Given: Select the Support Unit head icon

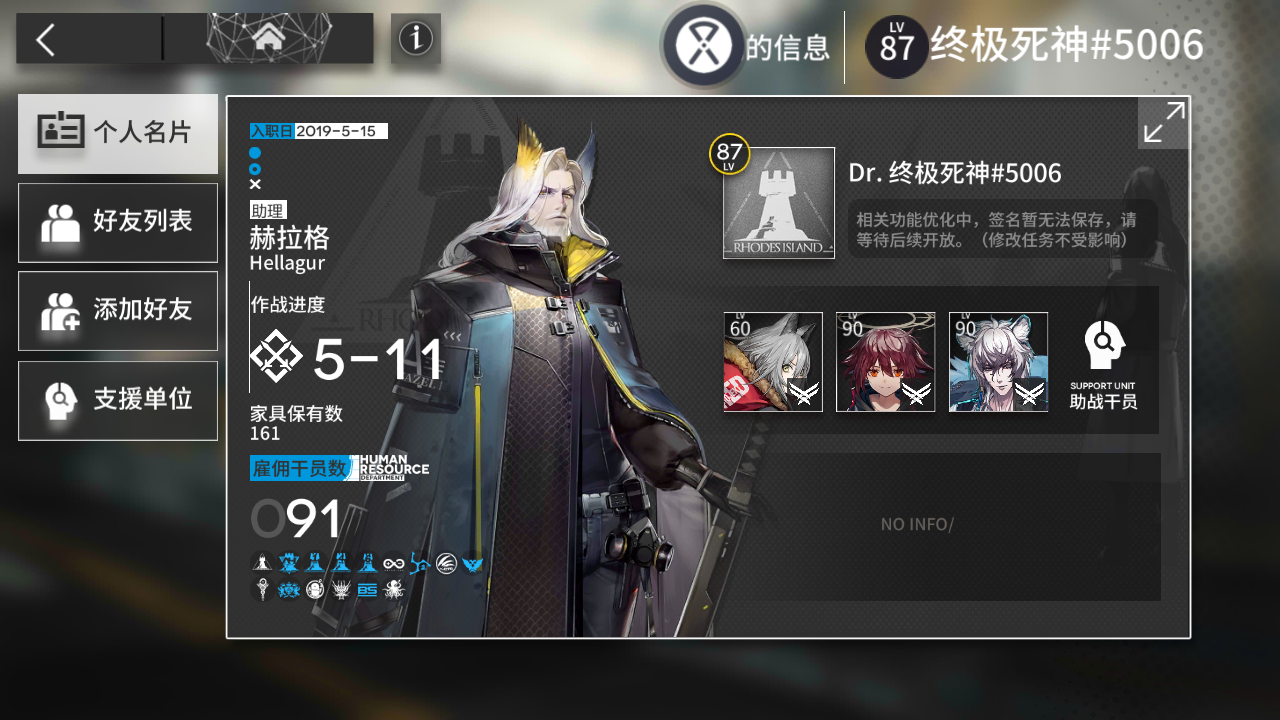Looking at the screenshot, I should (x=1103, y=345).
